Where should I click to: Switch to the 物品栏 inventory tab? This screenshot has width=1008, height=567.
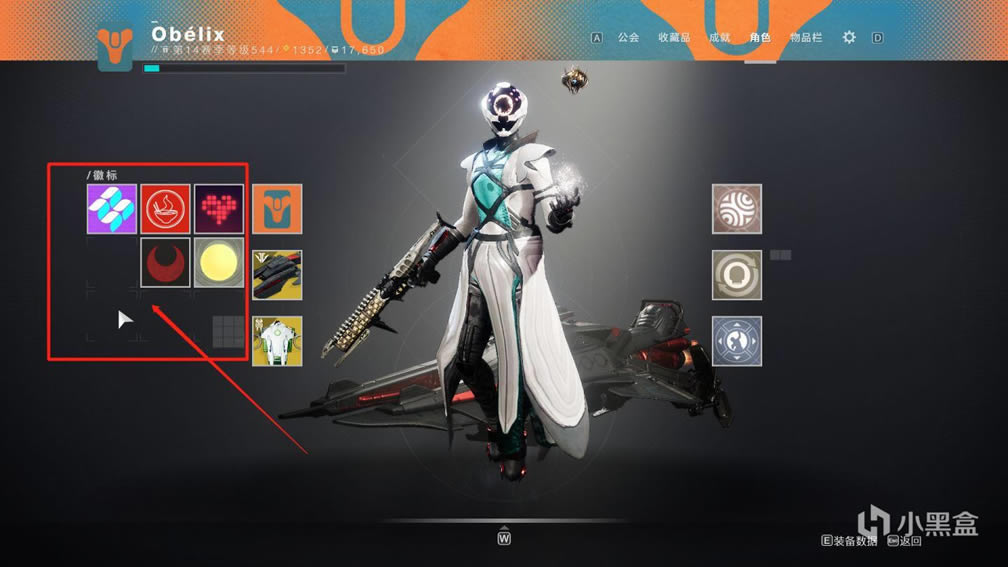(x=806, y=37)
